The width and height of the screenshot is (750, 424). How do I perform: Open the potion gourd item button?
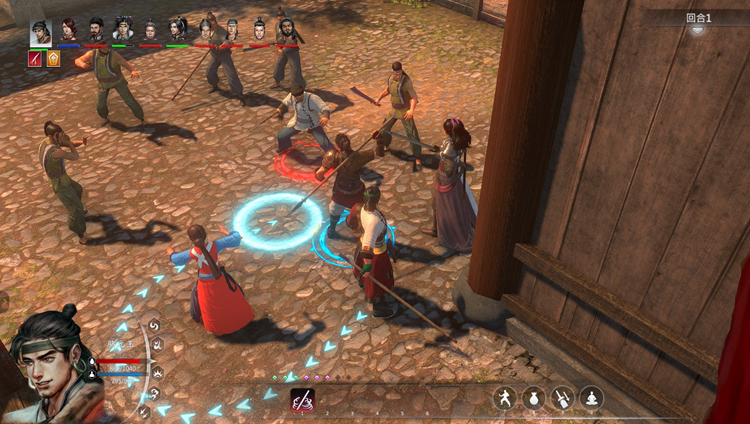[x=534, y=398]
